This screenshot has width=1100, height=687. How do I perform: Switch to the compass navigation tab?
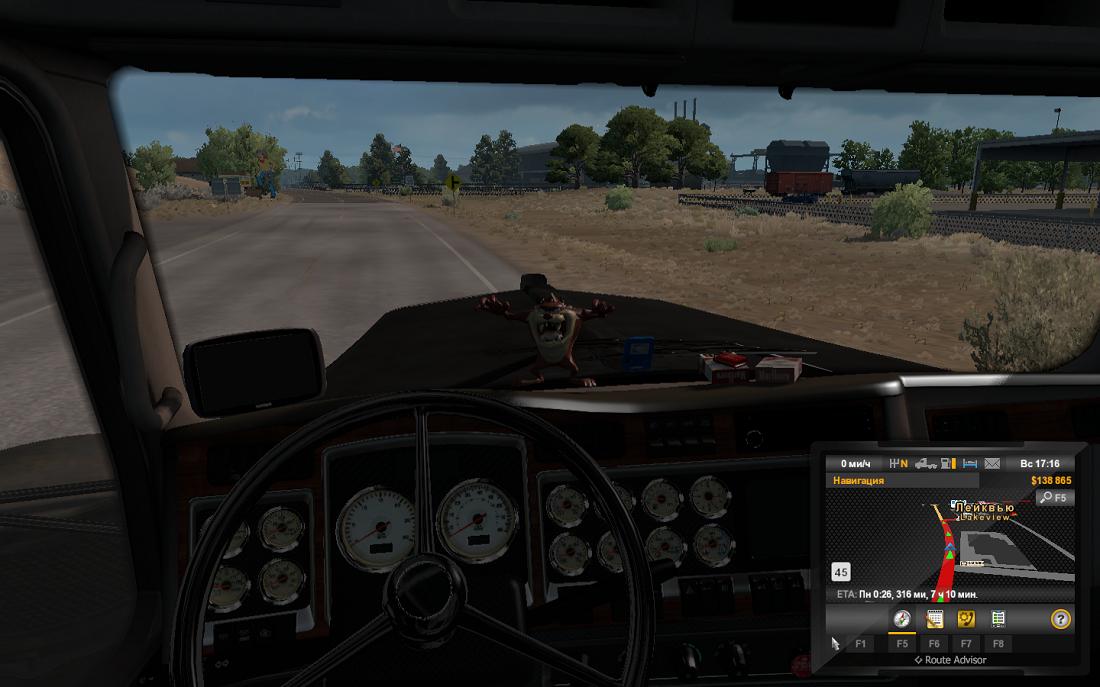point(902,619)
